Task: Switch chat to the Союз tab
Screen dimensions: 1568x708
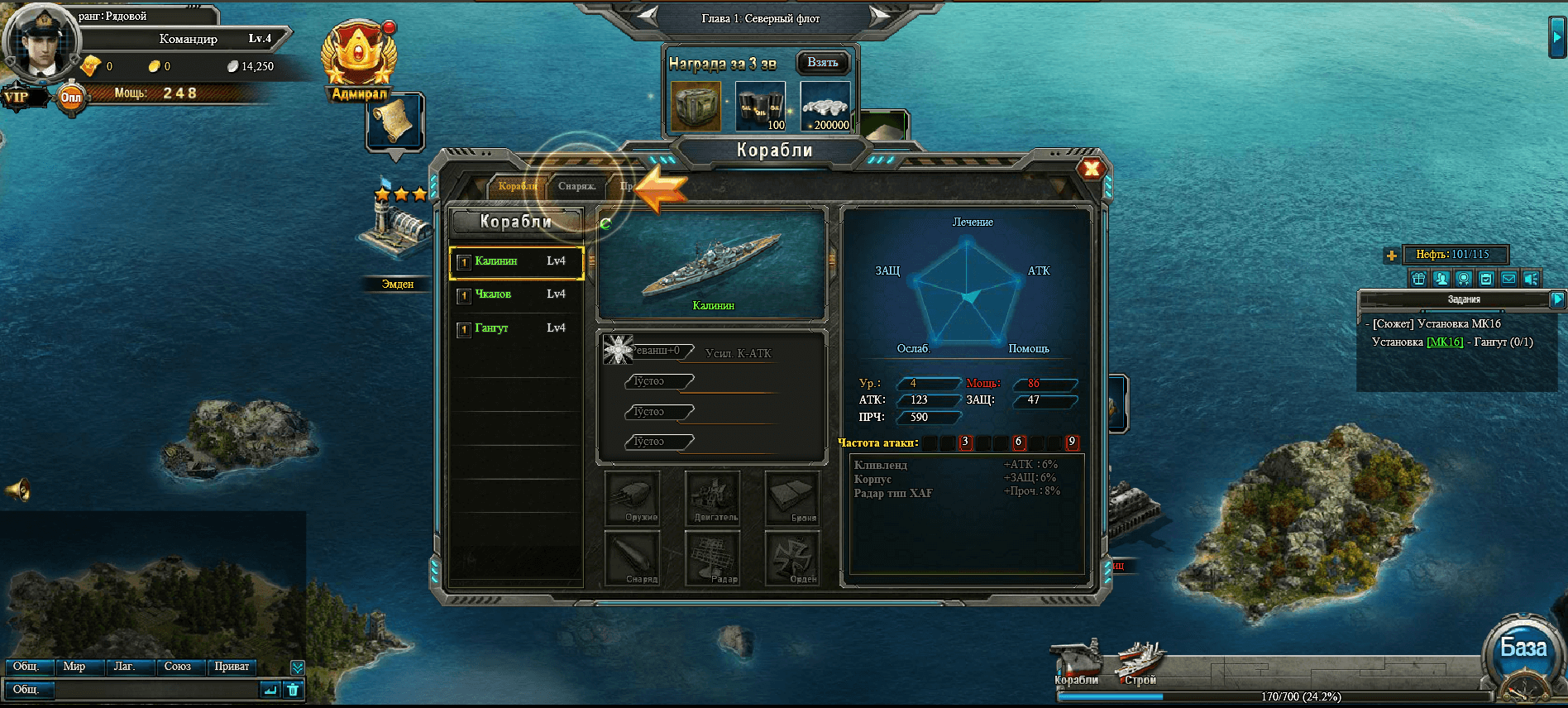Action: click(178, 667)
